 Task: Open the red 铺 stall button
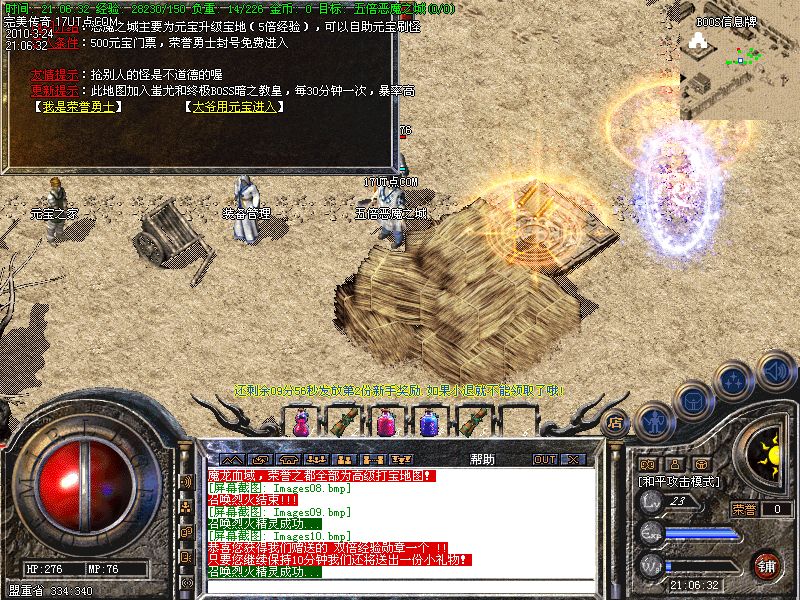click(x=767, y=563)
